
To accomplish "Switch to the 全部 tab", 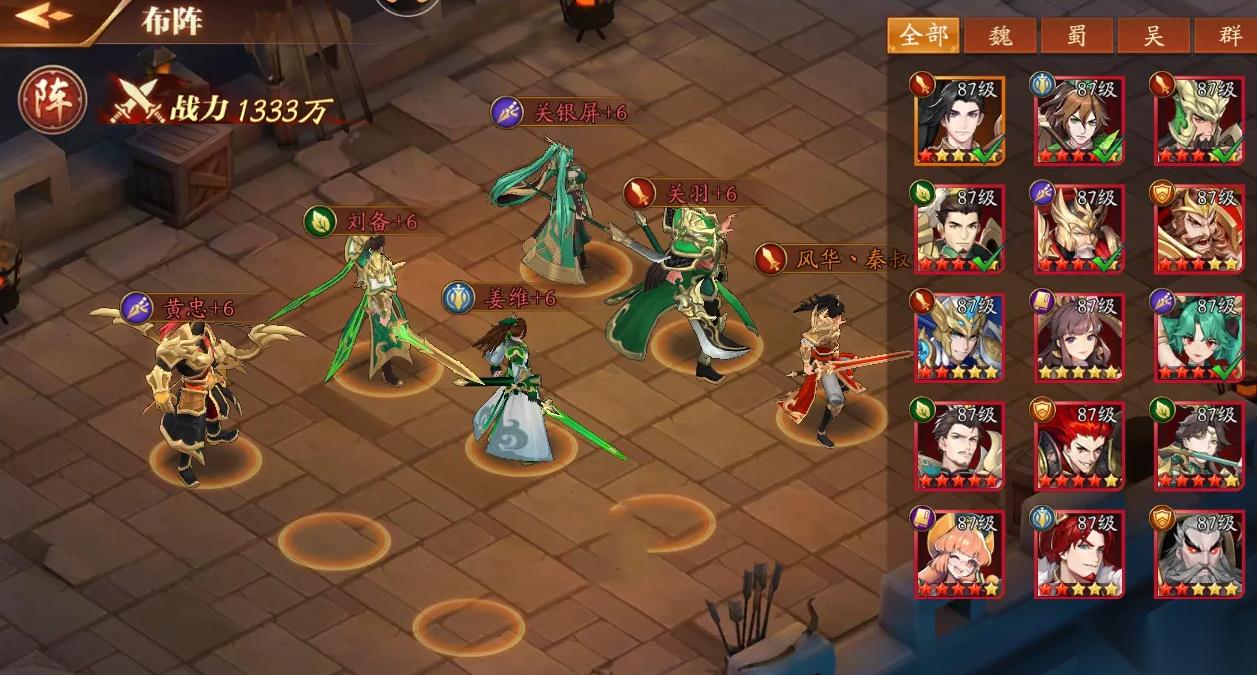I will (x=923, y=36).
